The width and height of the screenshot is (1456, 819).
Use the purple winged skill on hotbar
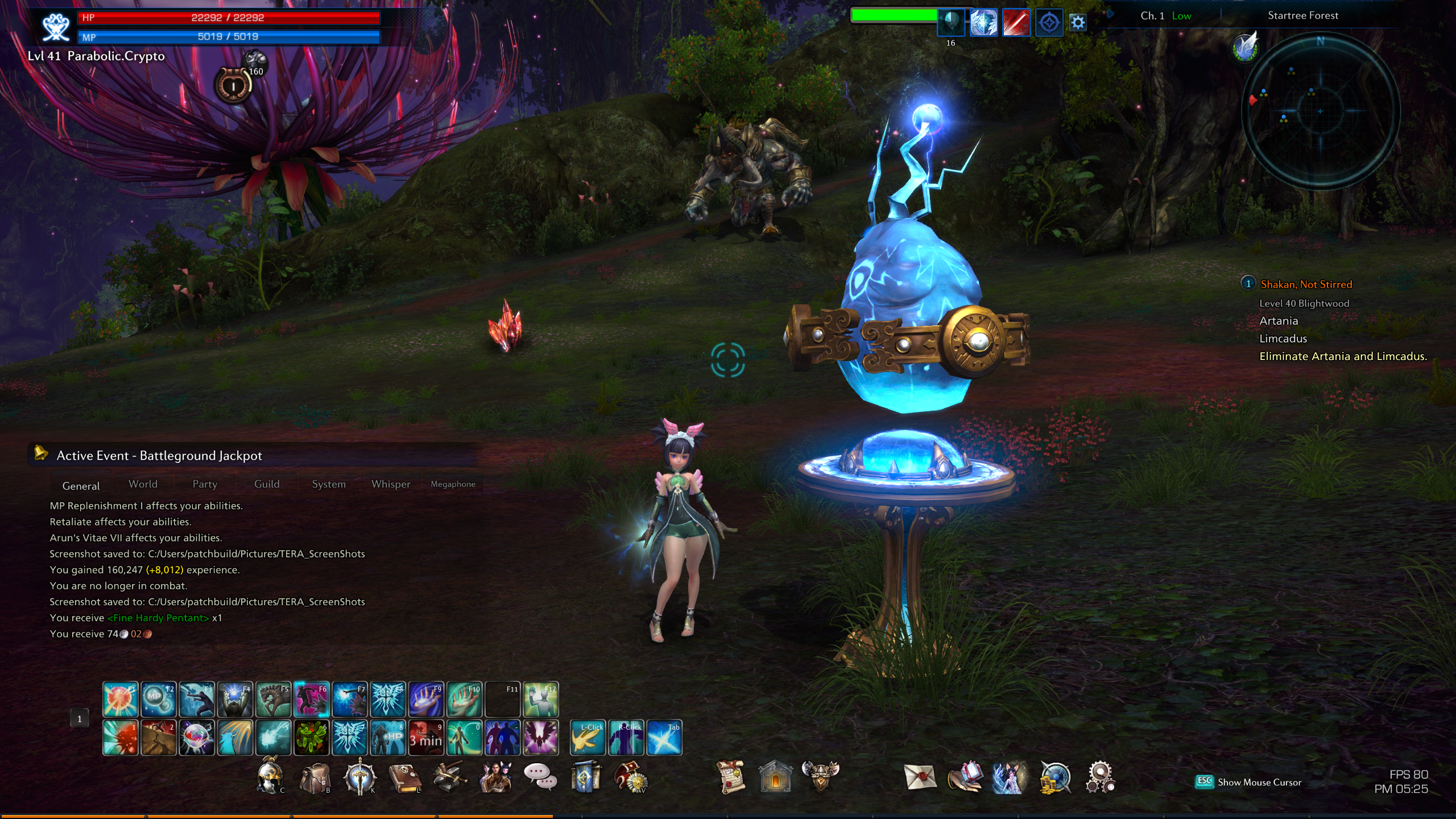[x=540, y=738]
